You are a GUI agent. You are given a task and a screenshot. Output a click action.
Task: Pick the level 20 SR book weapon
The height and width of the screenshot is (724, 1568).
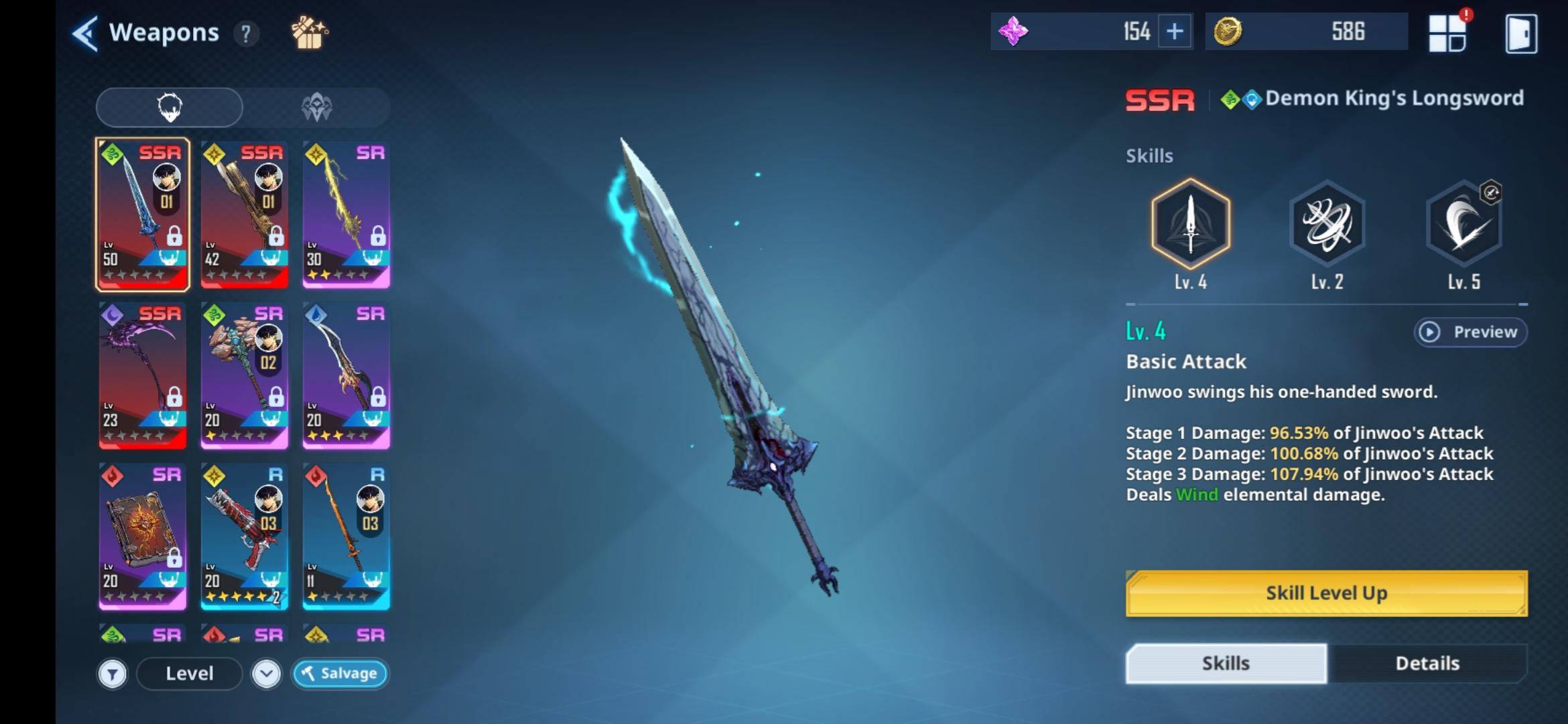click(x=143, y=536)
